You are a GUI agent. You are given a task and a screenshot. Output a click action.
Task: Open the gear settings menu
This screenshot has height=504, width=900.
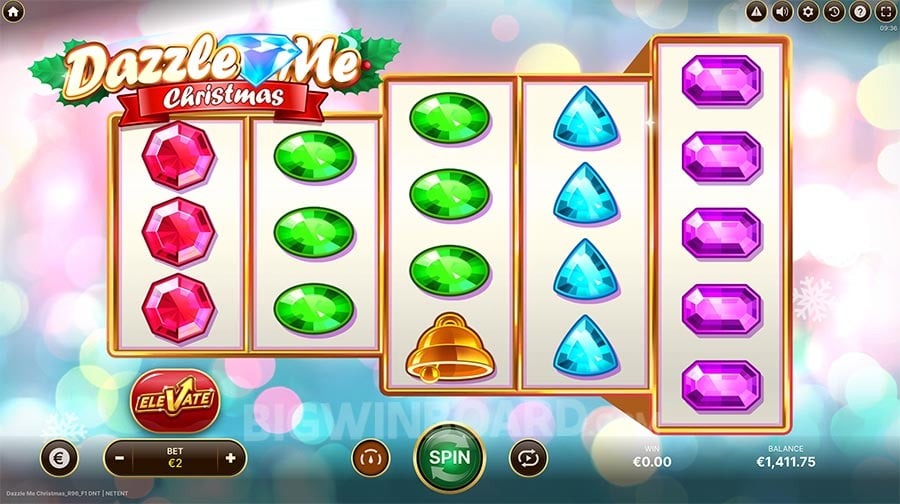coord(808,12)
